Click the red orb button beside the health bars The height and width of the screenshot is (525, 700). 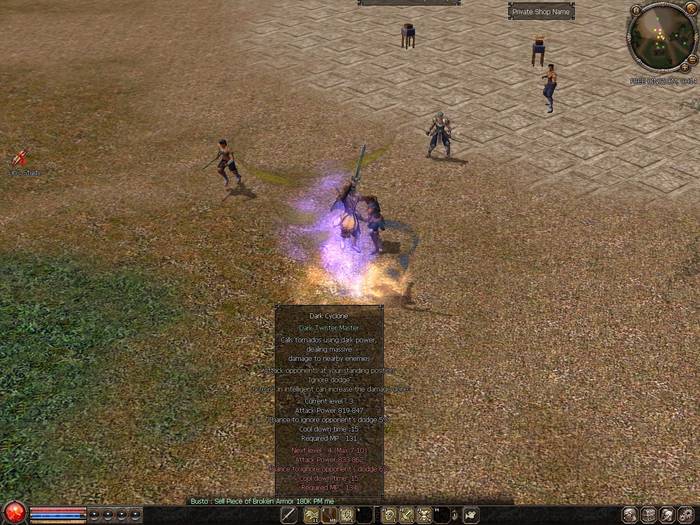click(14, 513)
